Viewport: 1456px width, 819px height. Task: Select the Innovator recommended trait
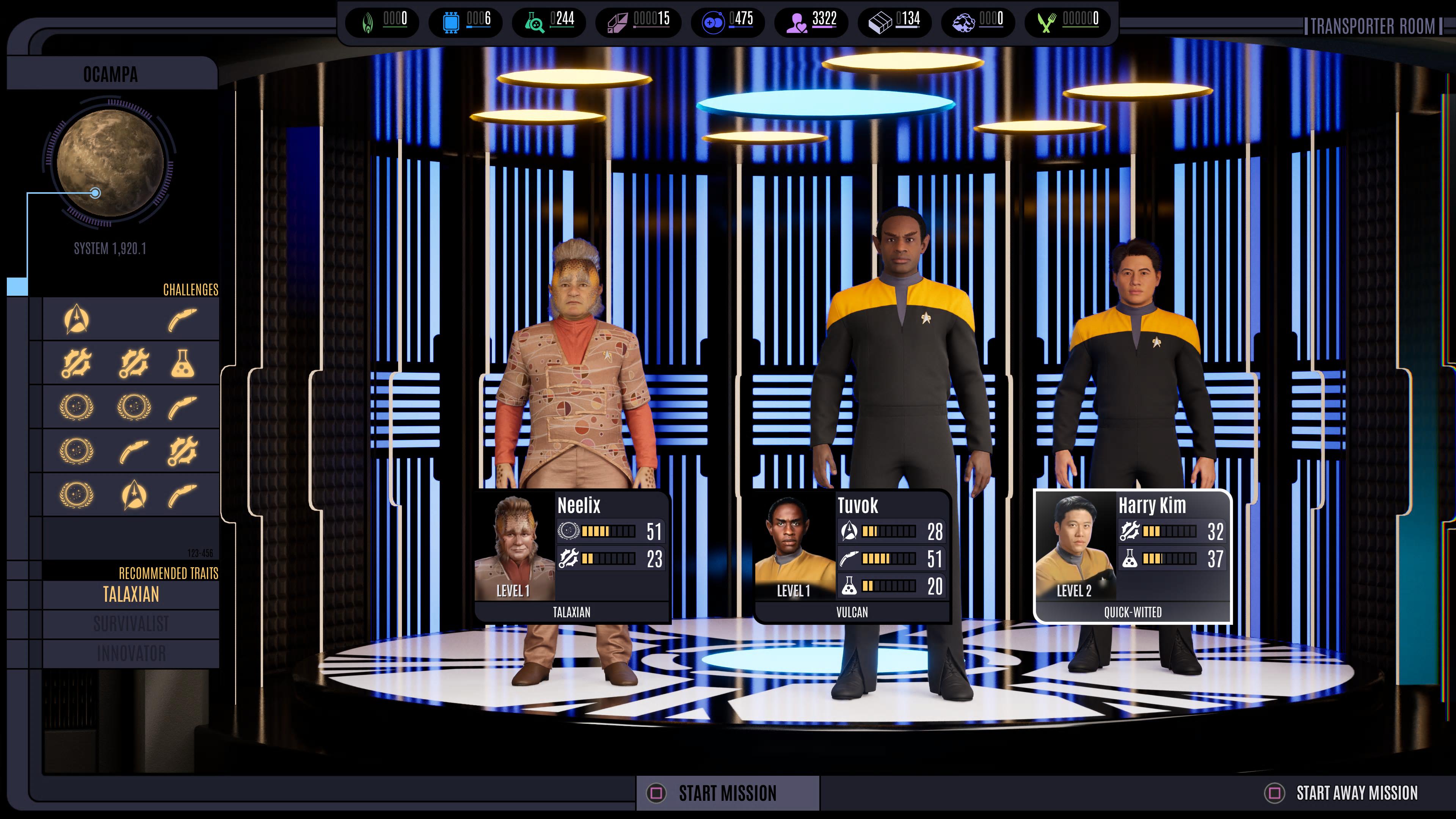click(x=130, y=653)
